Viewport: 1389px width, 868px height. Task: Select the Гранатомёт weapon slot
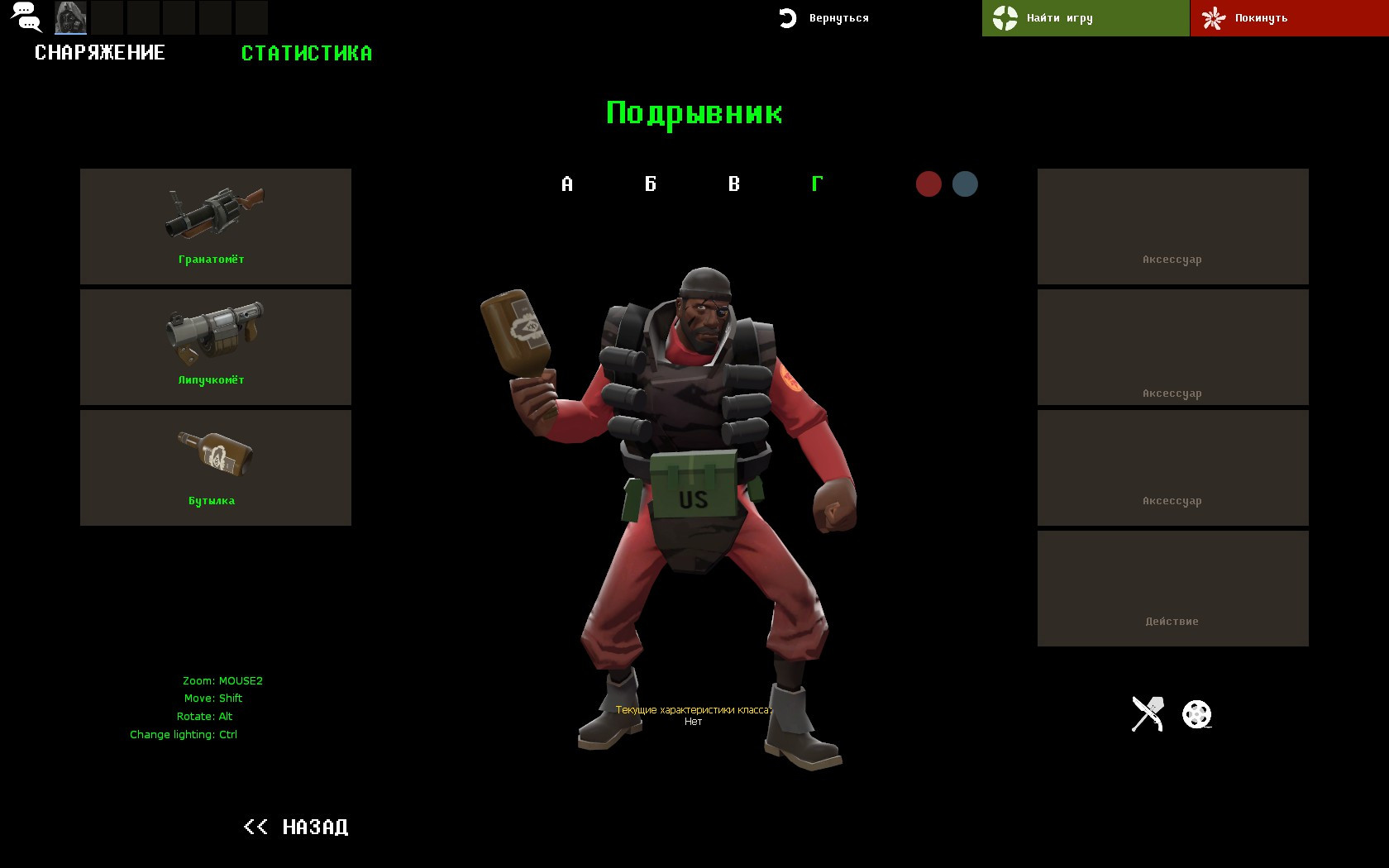(x=215, y=226)
